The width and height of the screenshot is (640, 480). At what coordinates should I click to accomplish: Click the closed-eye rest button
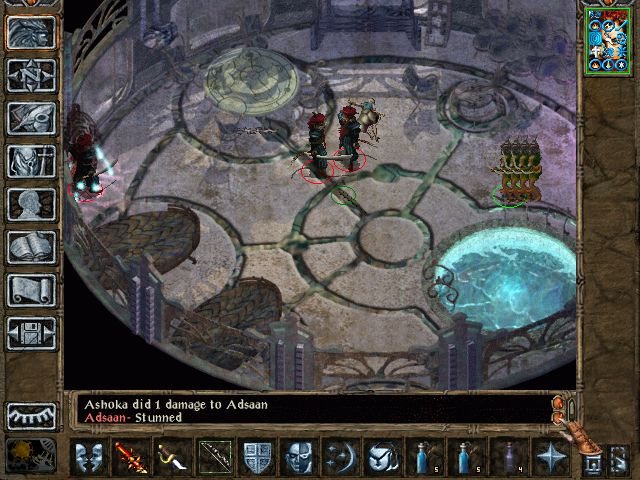(31, 415)
